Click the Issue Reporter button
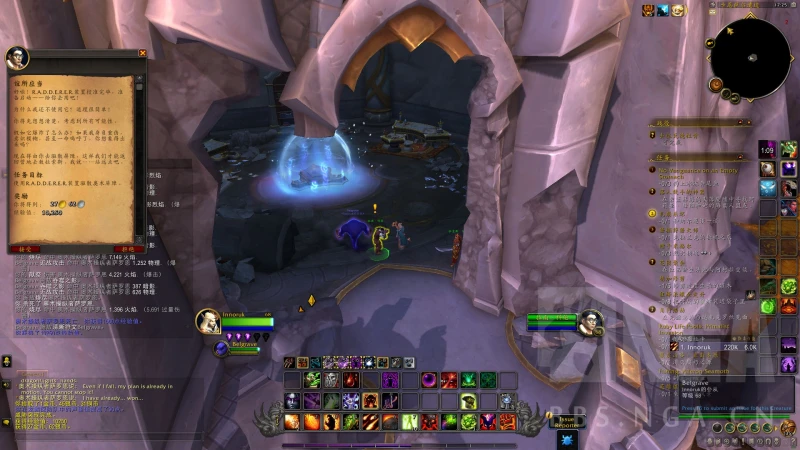The image size is (800, 450). pos(568,421)
